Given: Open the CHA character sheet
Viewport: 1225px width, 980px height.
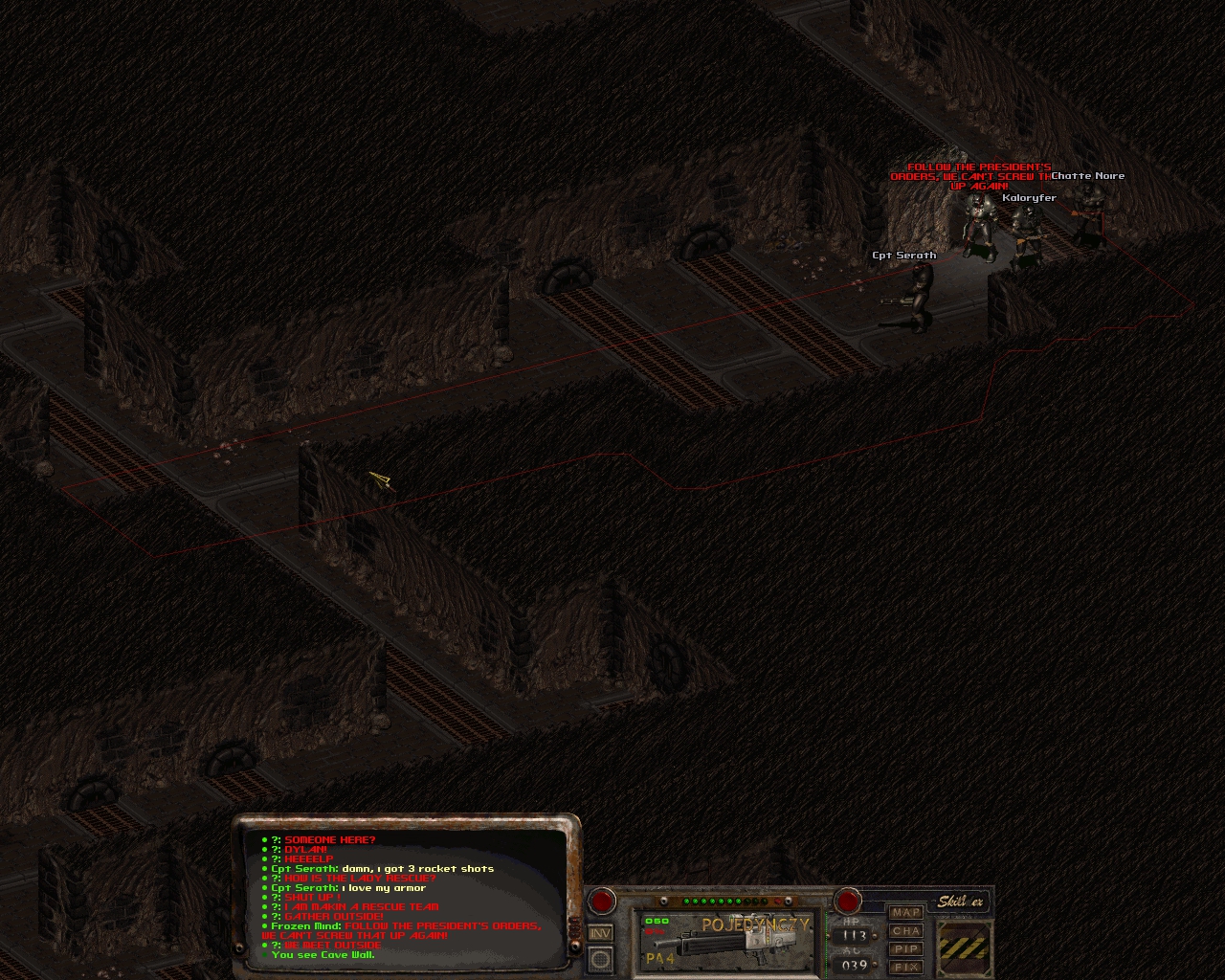Looking at the screenshot, I should 905,931.
